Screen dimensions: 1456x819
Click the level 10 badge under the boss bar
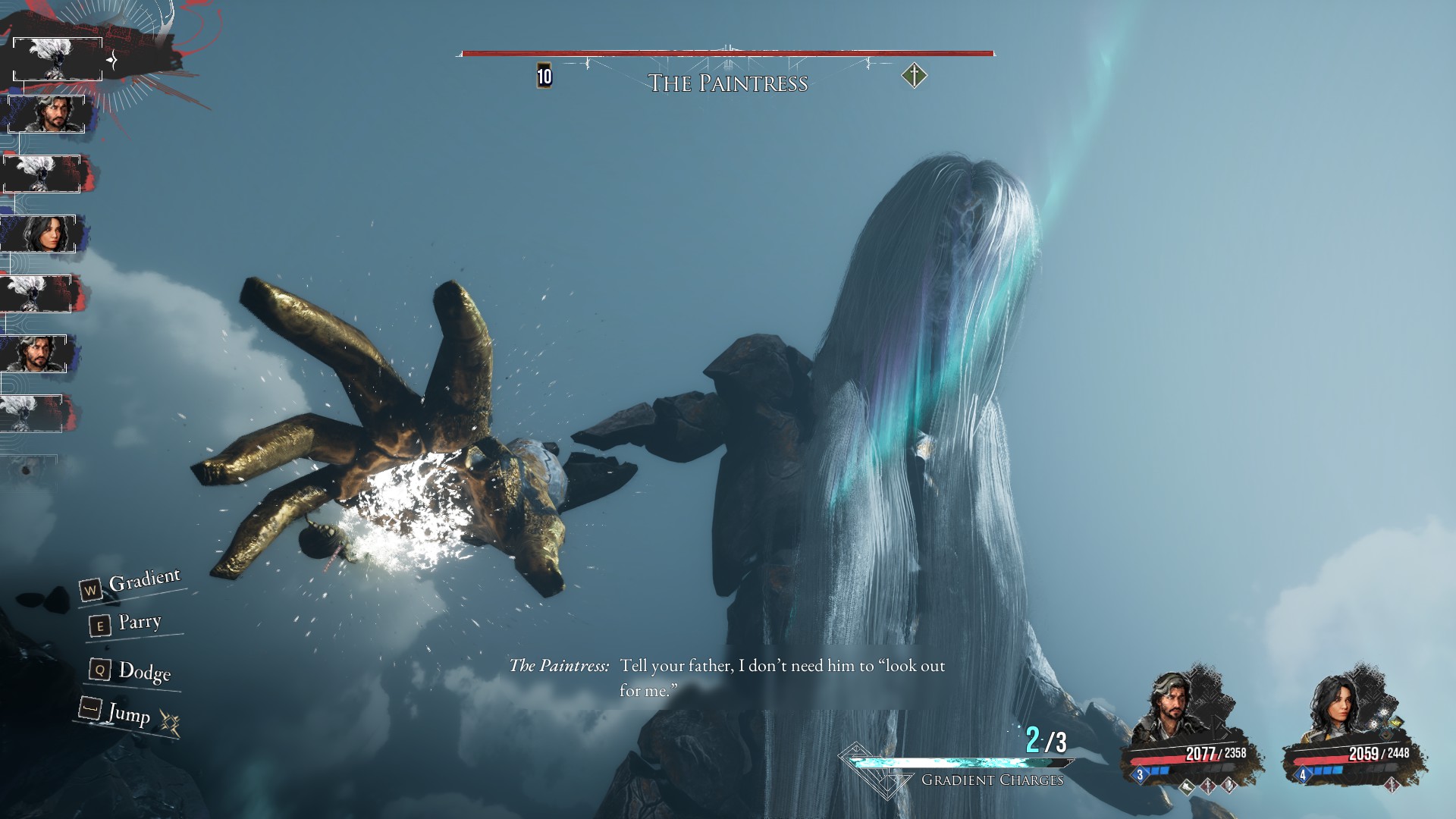tap(544, 76)
